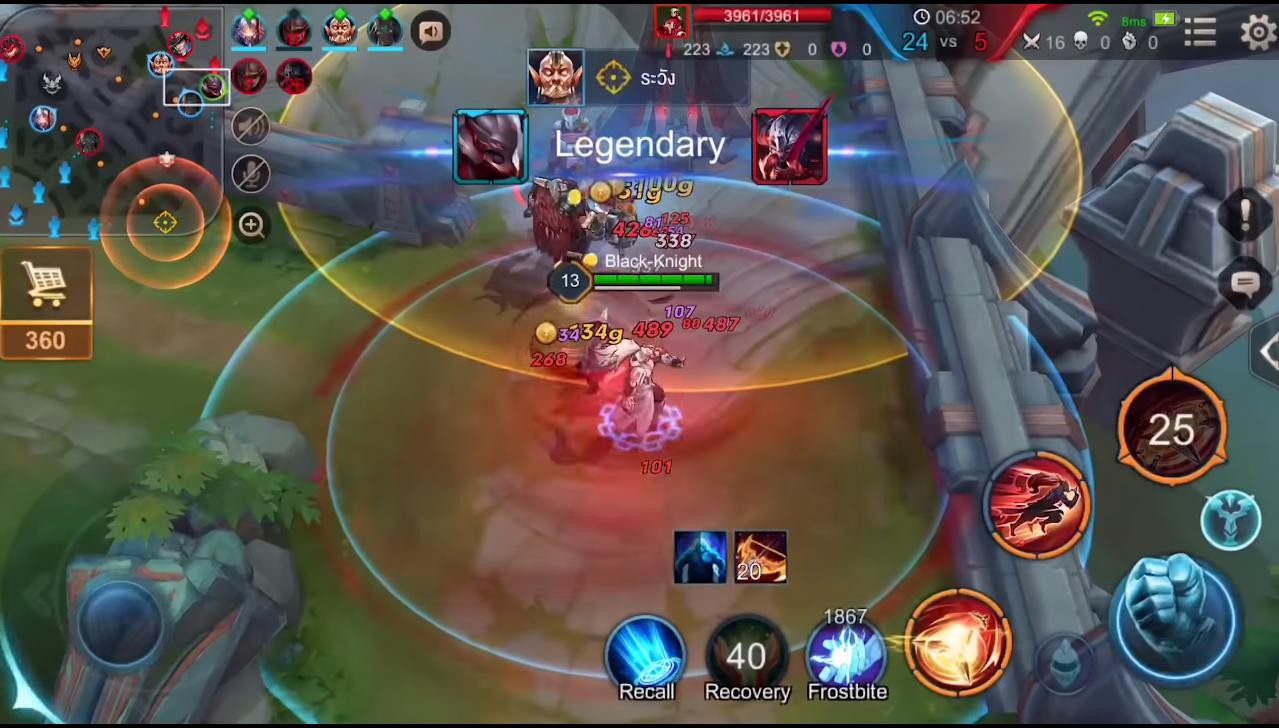This screenshot has width=1279, height=728.
Task: Click the minimap
Action: [x=110, y=120]
